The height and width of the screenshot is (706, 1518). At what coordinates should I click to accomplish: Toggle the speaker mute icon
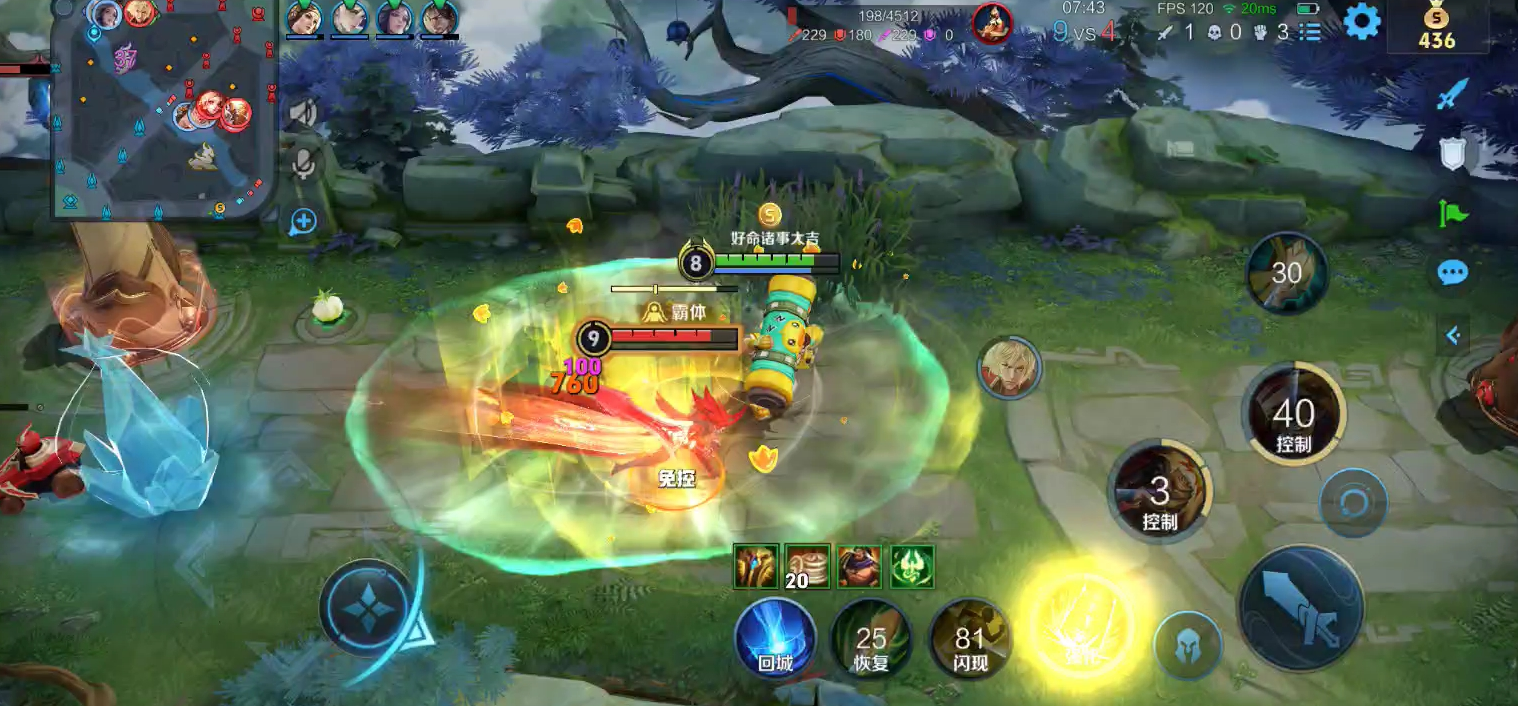pyautogui.click(x=302, y=112)
